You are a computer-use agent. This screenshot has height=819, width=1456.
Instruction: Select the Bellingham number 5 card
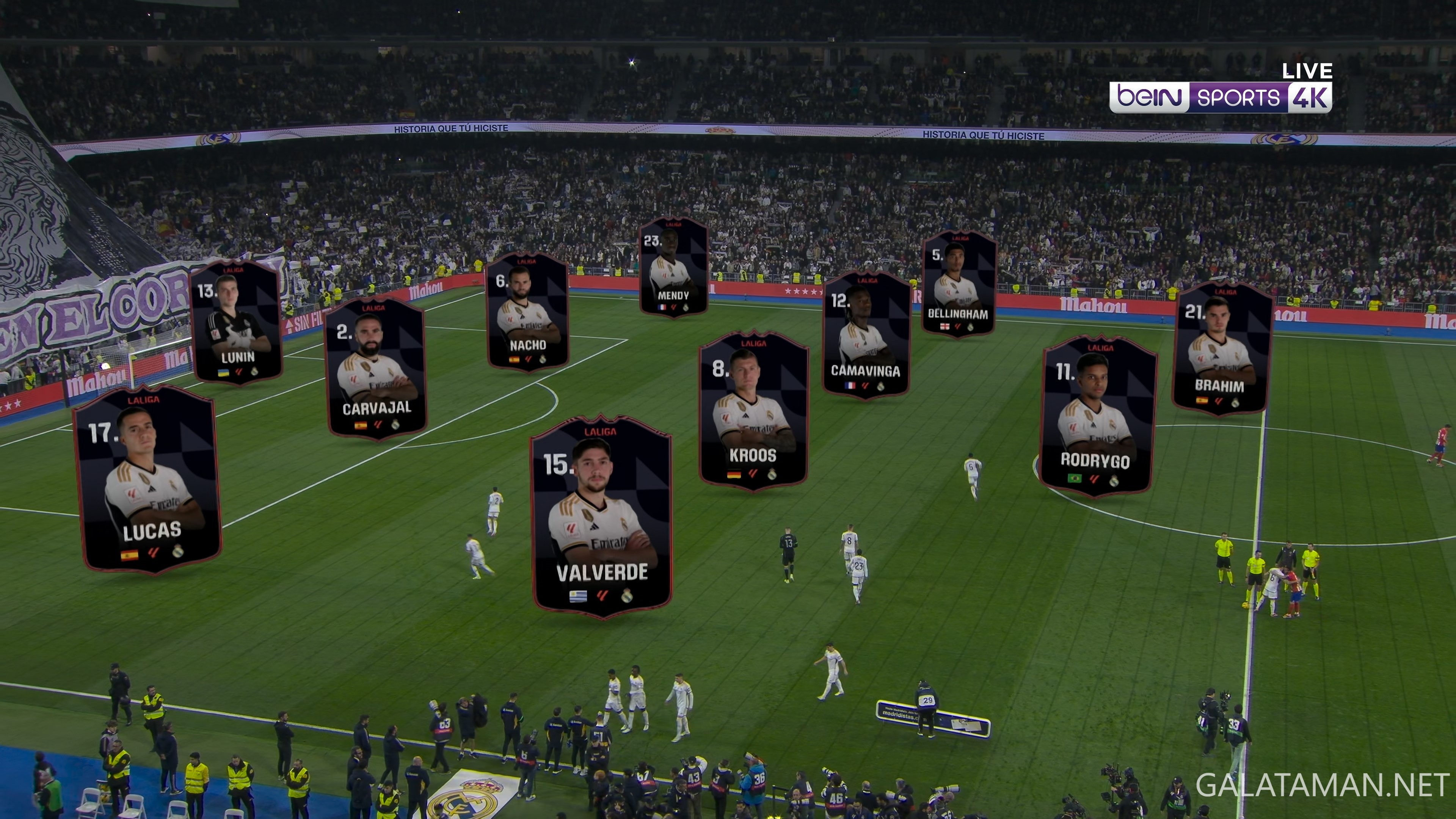pyautogui.click(x=959, y=285)
